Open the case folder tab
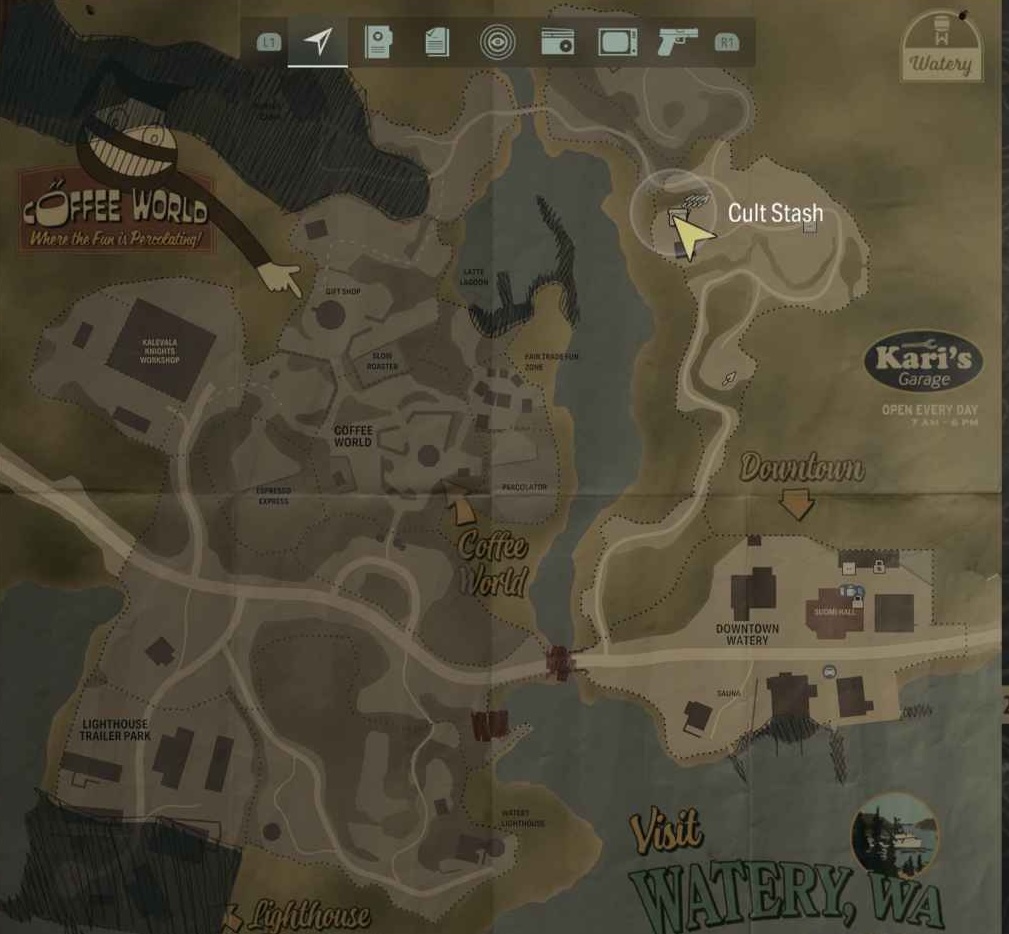1009x934 pixels. pos(378,42)
